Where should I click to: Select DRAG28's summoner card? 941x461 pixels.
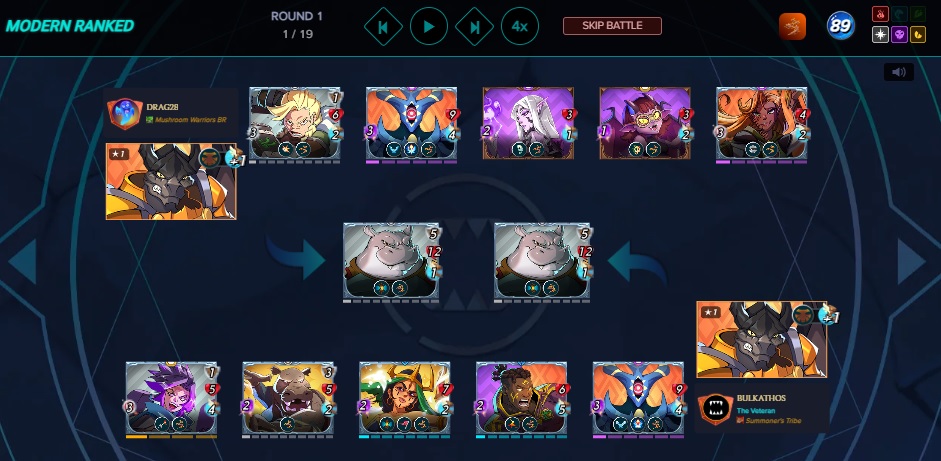pos(171,181)
